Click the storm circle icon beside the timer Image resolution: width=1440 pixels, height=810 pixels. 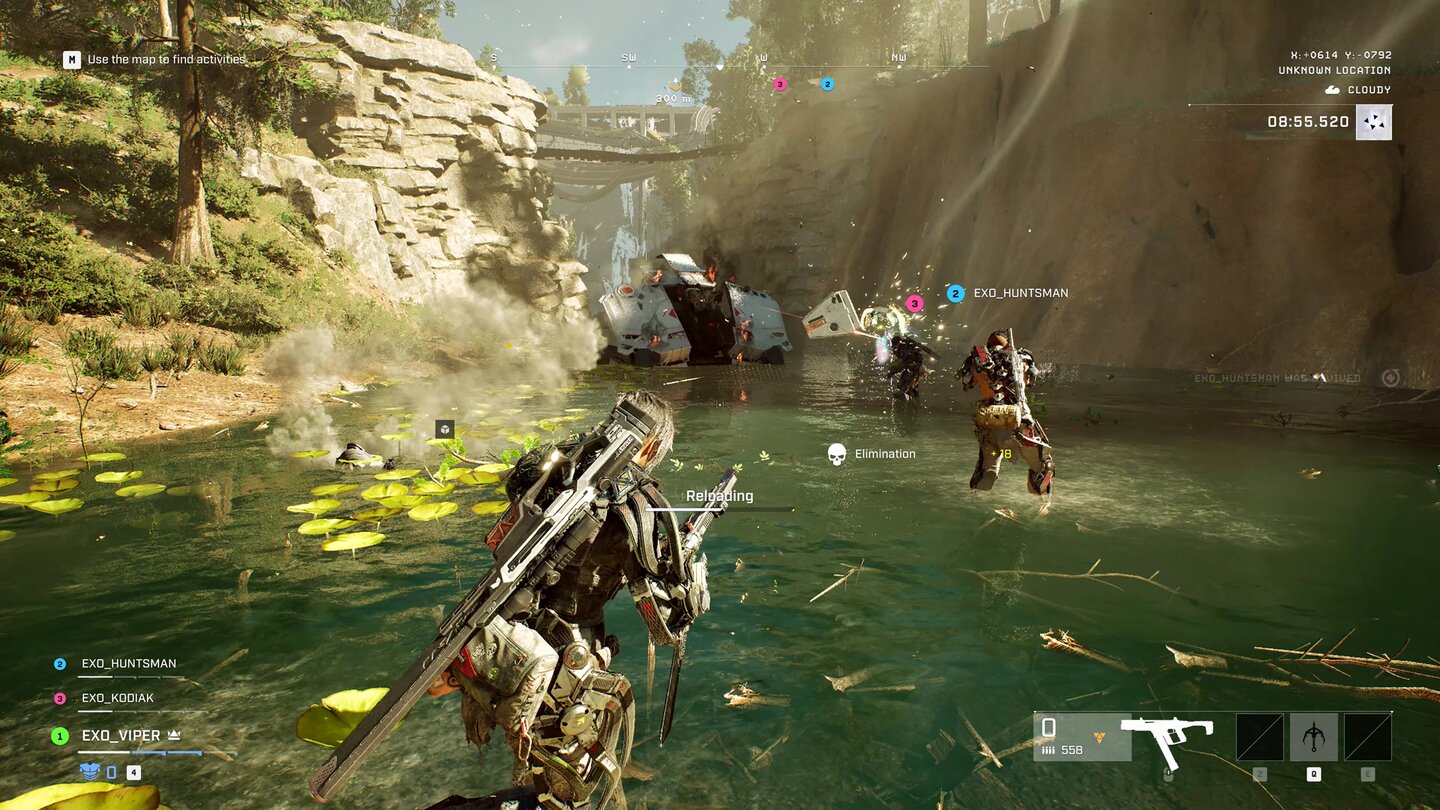point(1374,122)
